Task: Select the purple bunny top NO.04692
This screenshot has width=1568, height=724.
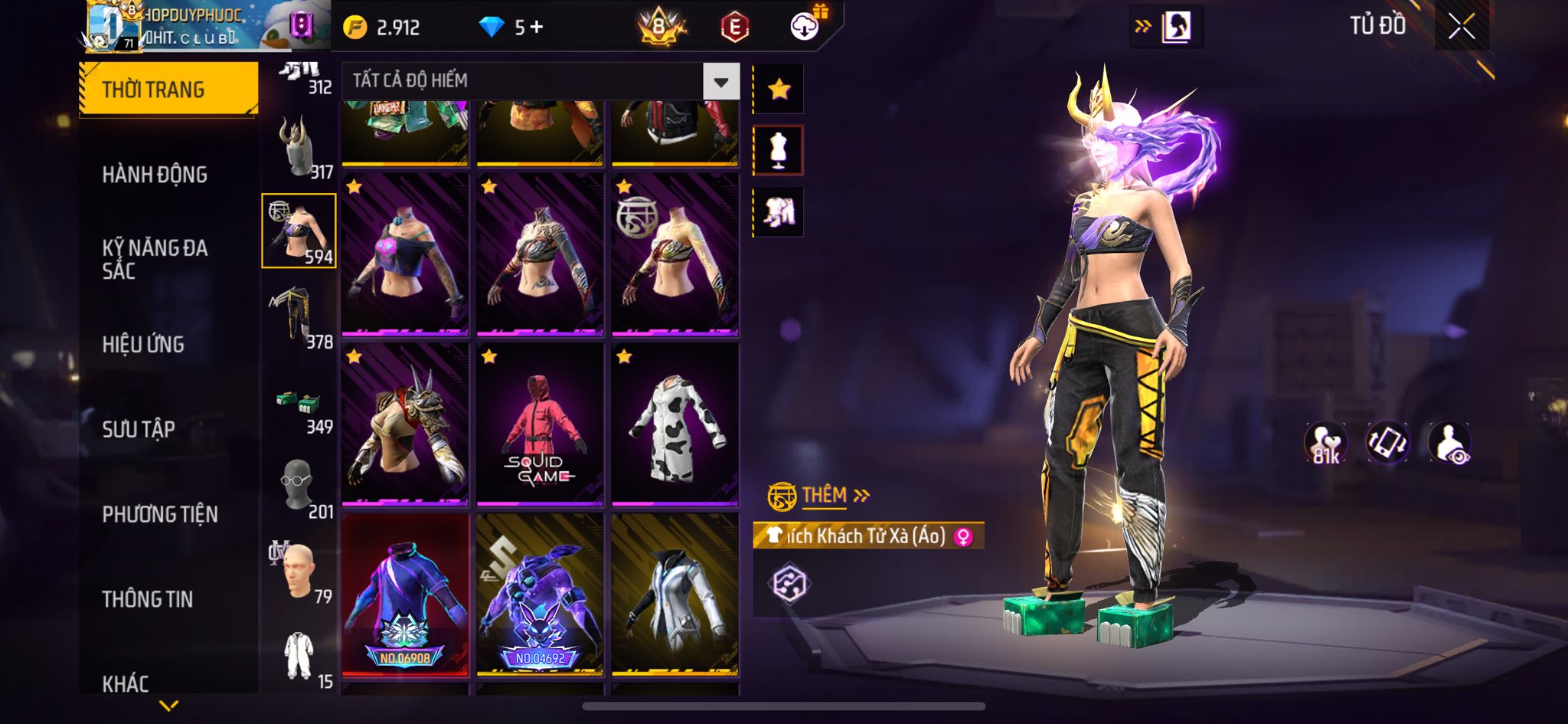Action: [x=540, y=595]
